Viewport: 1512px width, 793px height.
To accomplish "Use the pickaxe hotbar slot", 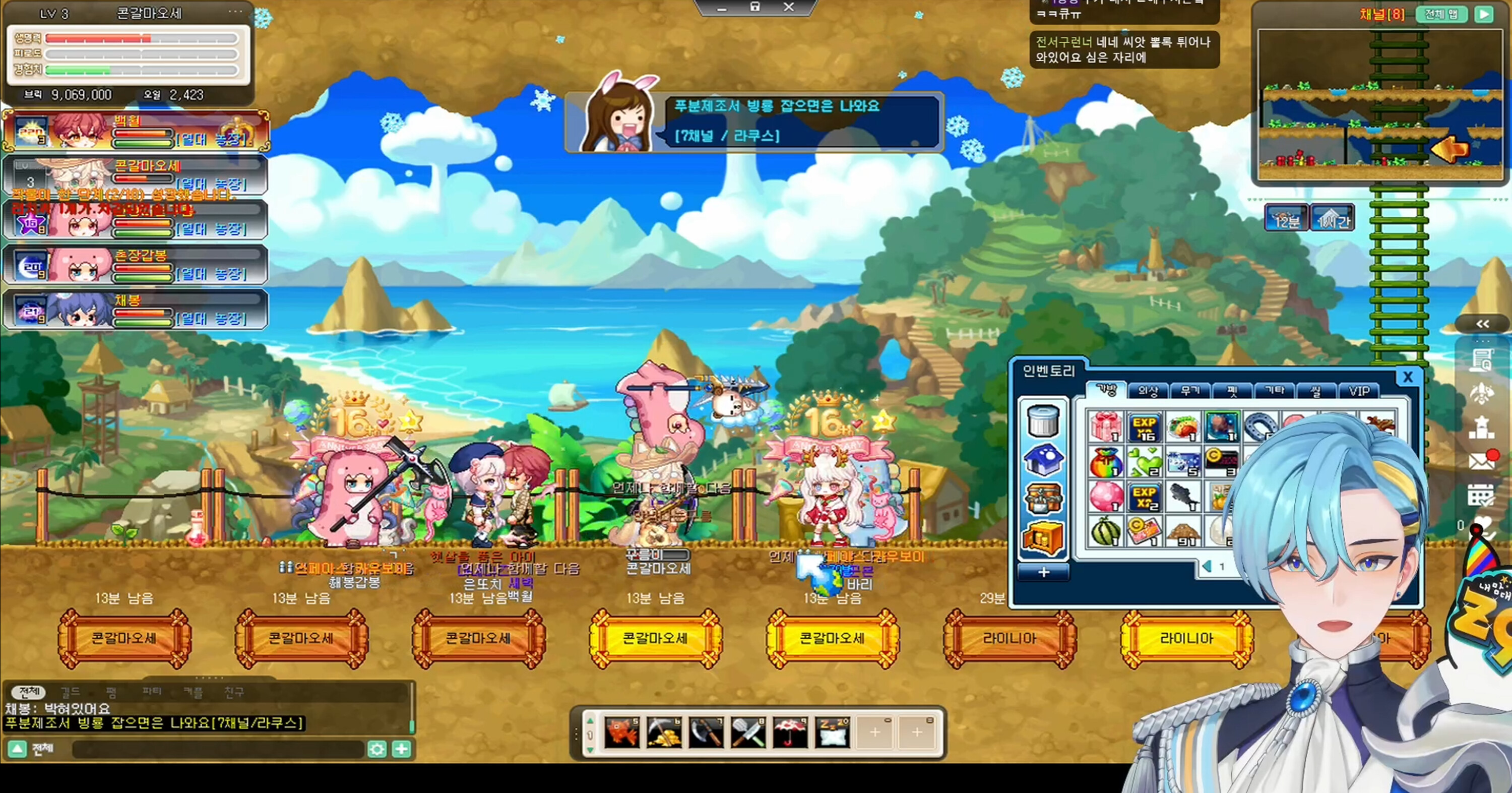I will point(664,733).
